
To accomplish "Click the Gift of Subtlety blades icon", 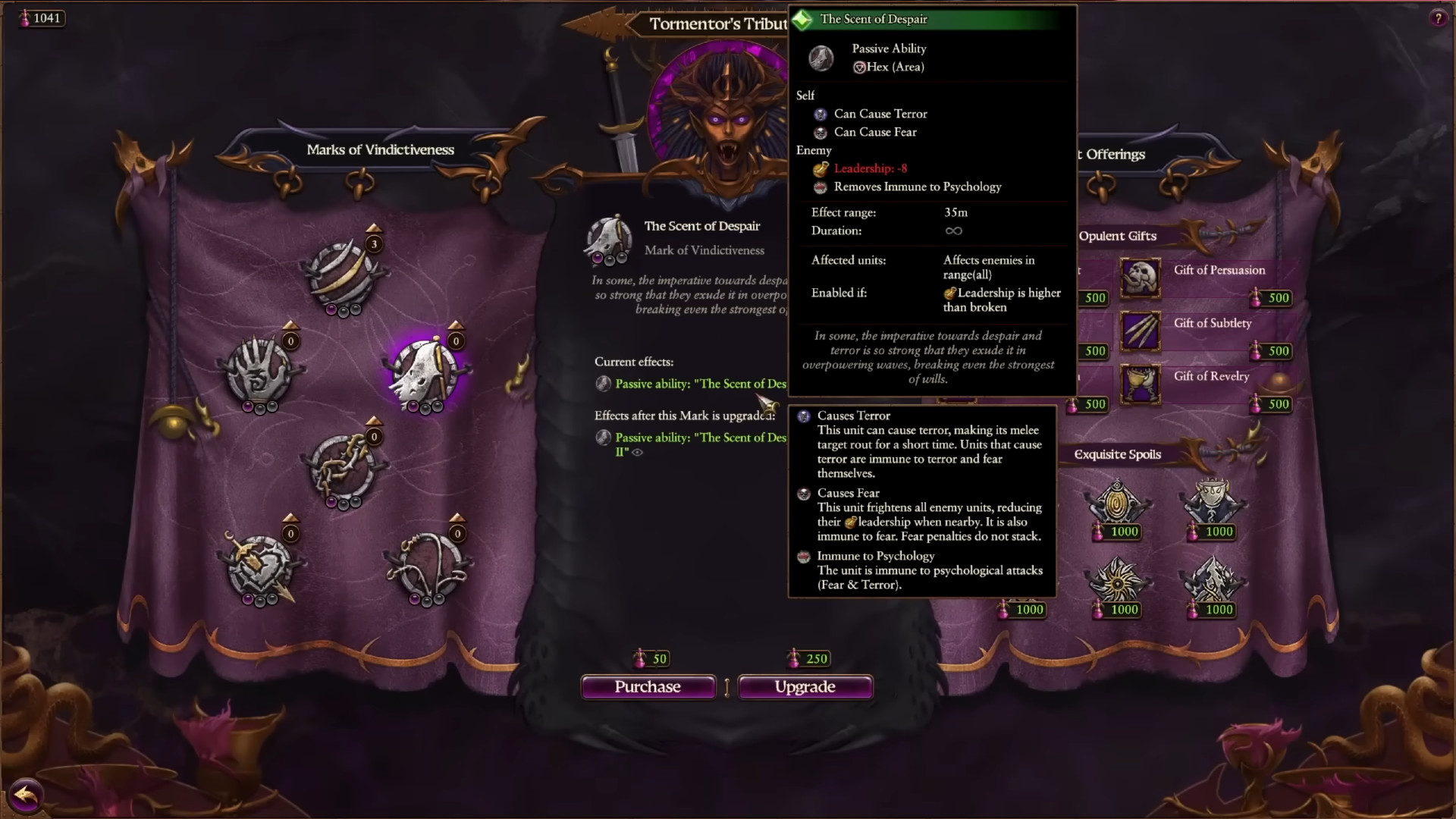I will point(1141,331).
